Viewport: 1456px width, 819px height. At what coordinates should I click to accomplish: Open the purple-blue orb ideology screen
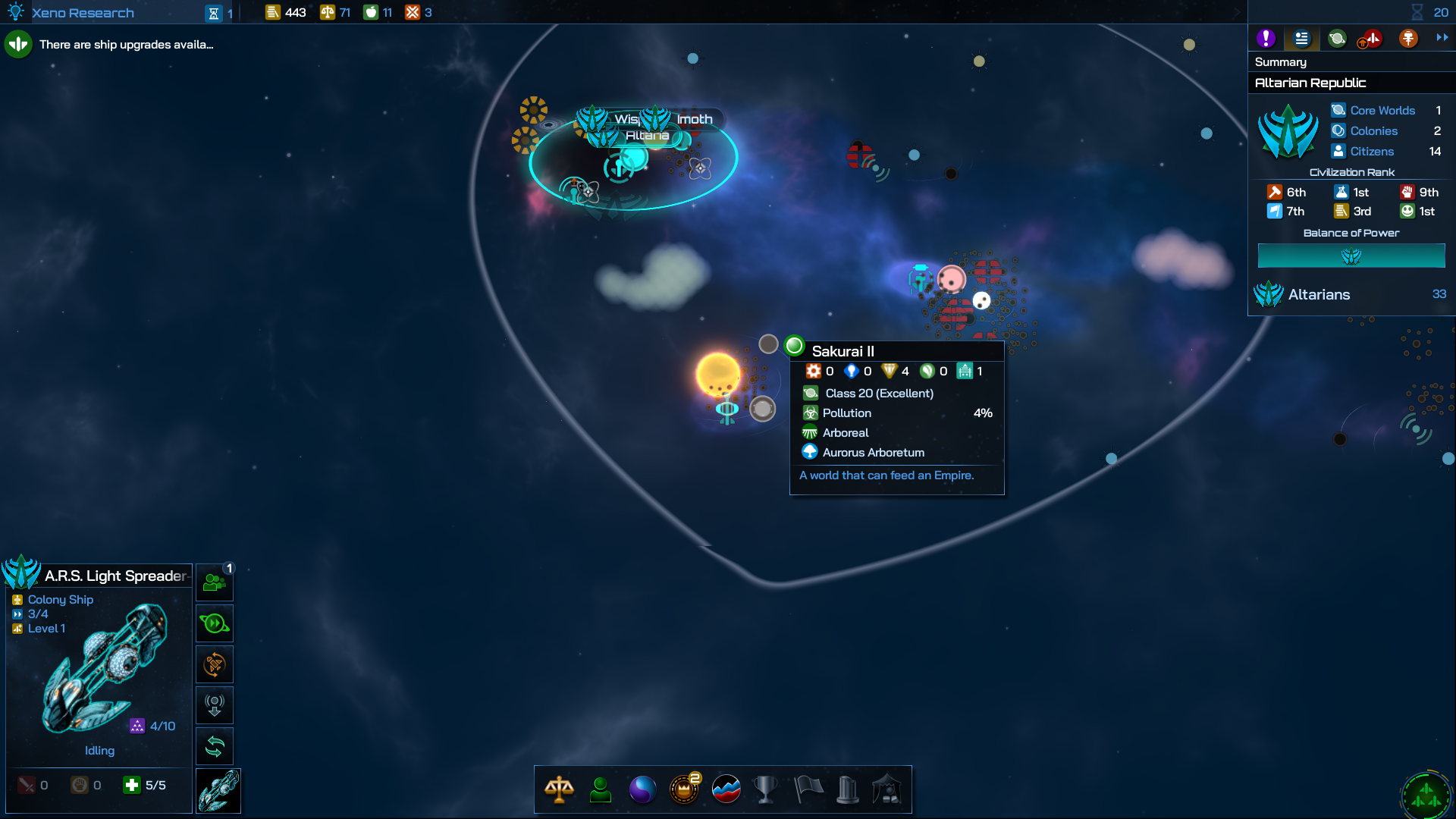642,789
